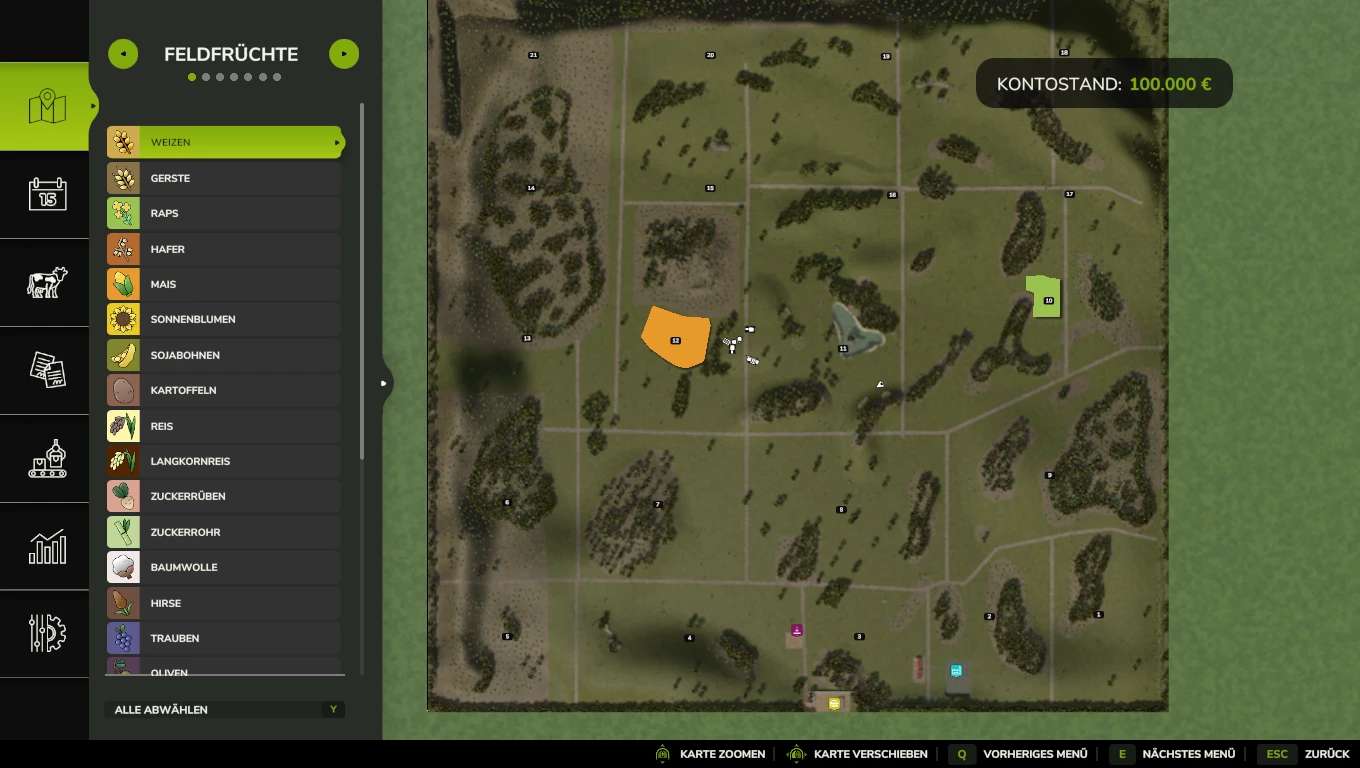The width and height of the screenshot is (1360, 768).
Task: Choose the Zuckerrüben crop row
Action: 225,496
